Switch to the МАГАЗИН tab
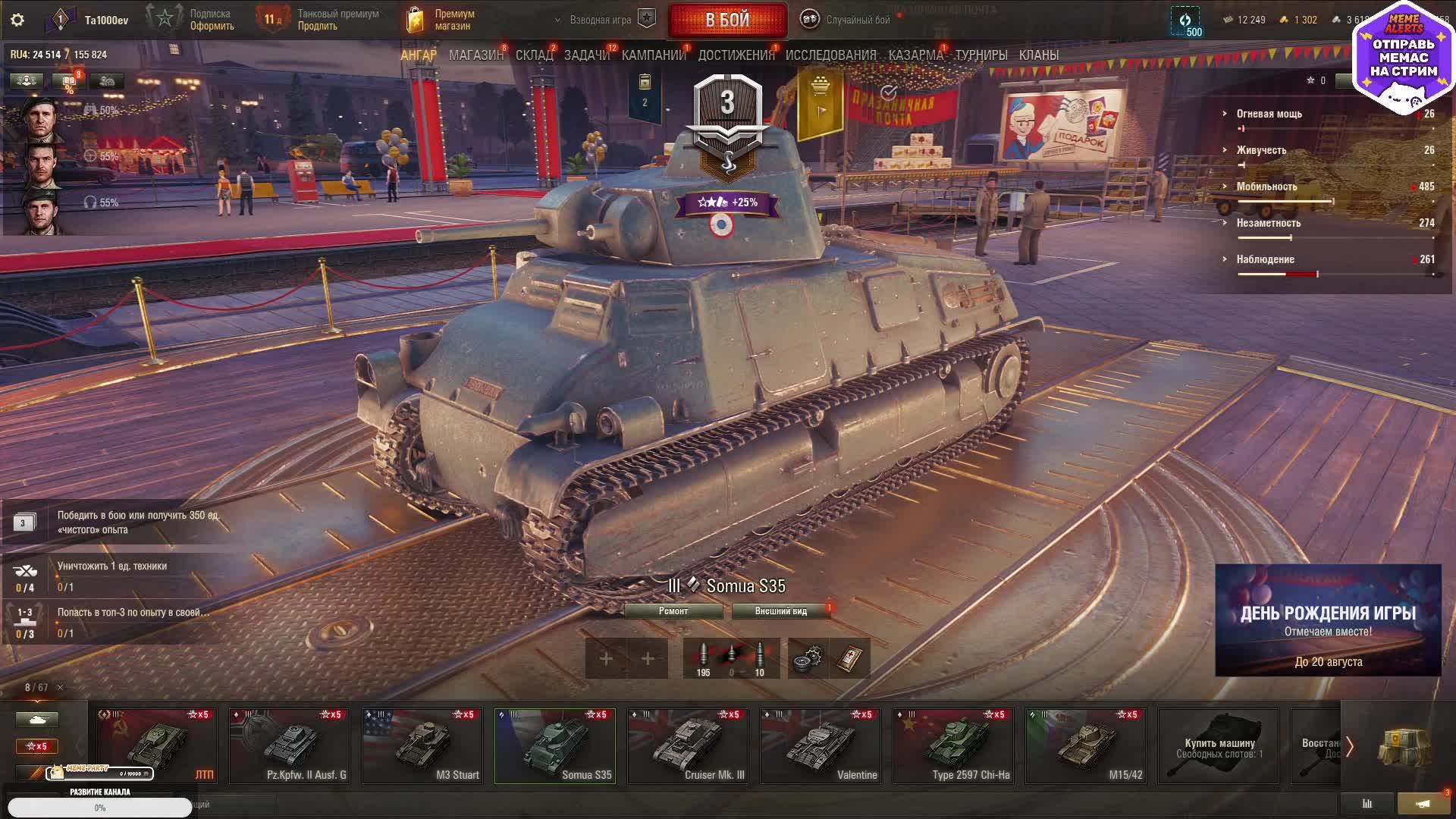 tap(475, 55)
